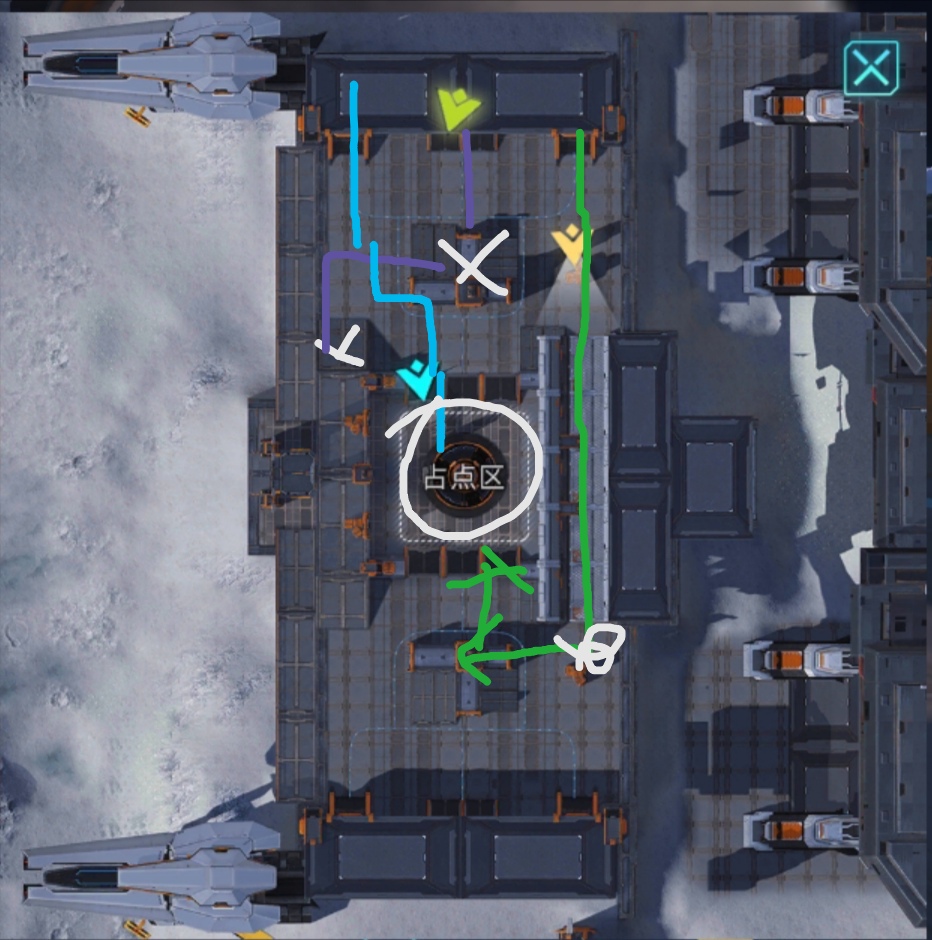Choose the orange player marker with vision cone
Screen dimensions: 932x940
(x=571, y=245)
